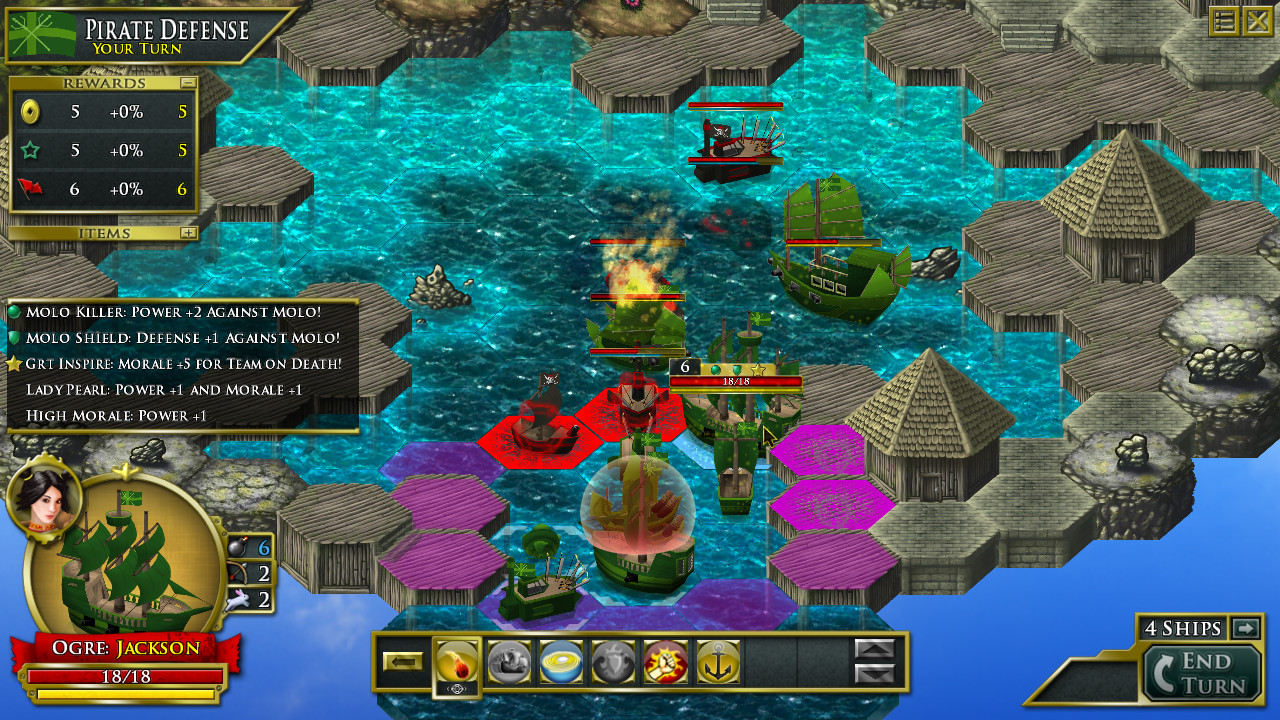Open the menu list icon at top right
Viewport: 1280px width, 720px height.
pos(1222,20)
